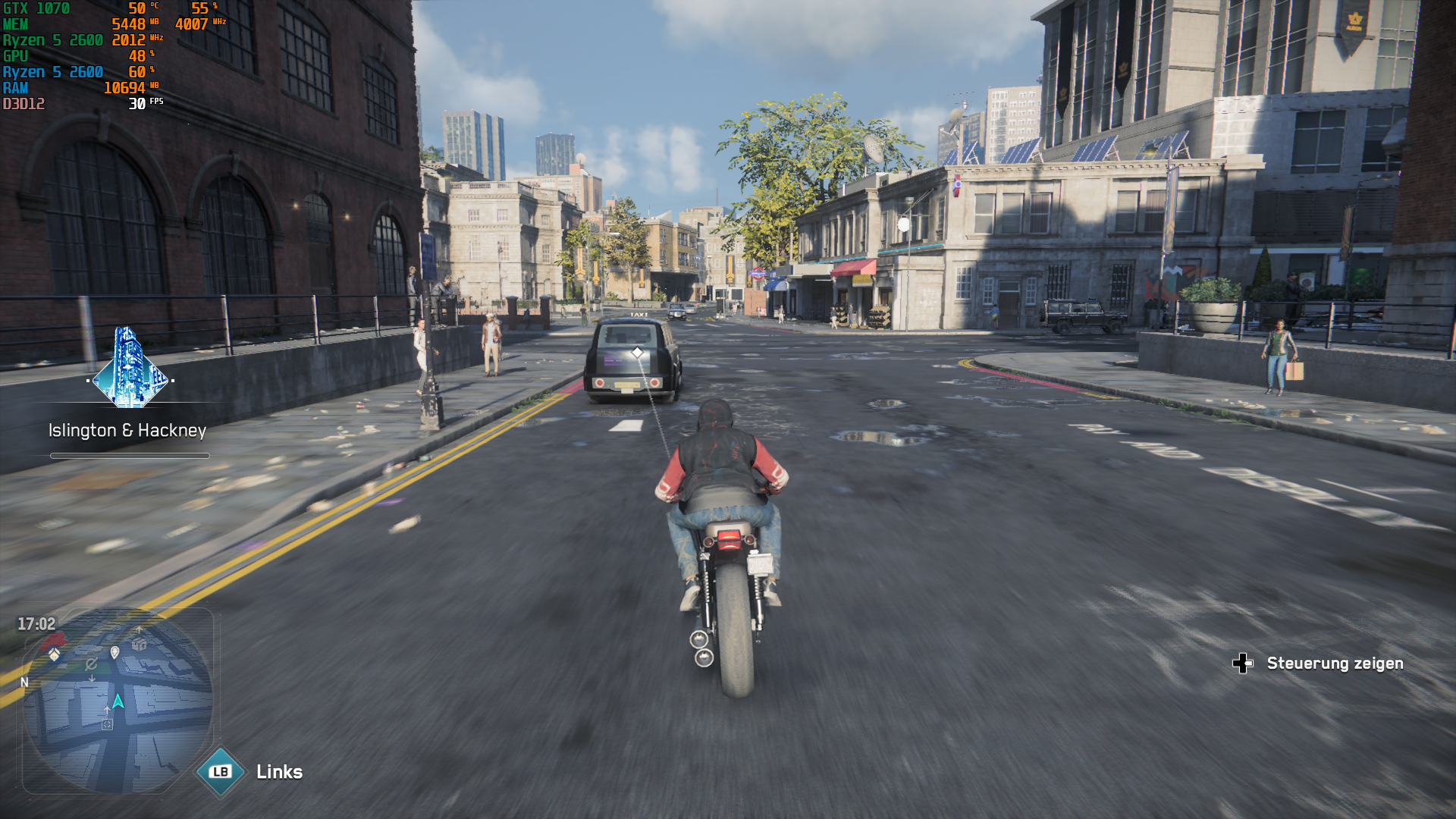
Task: Click the GTX 1070 label in the overlay
Action: (34, 9)
